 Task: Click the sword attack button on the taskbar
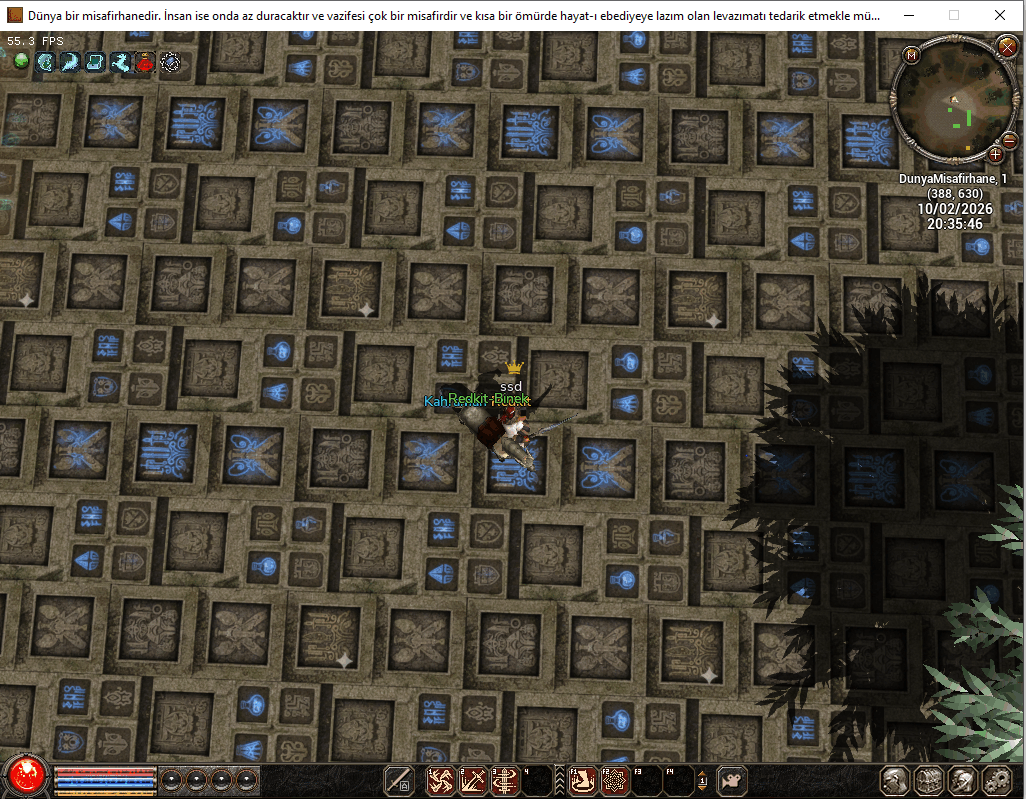click(400, 779)
